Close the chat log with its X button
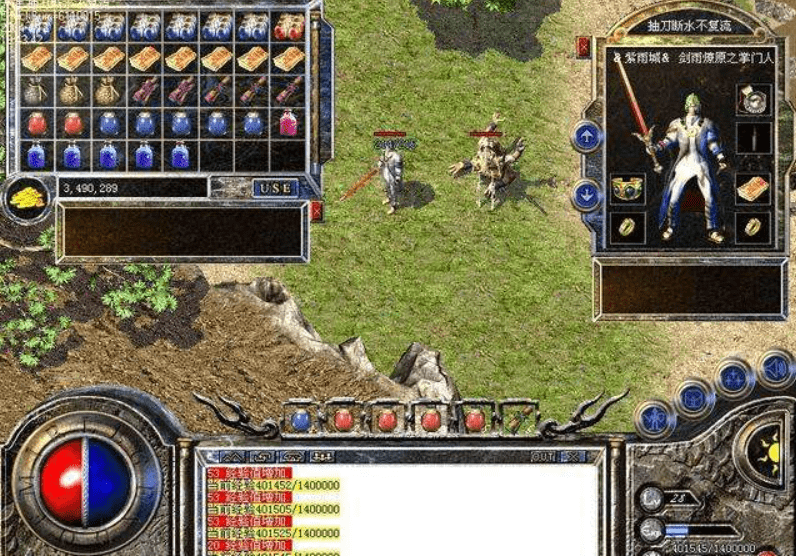This screenshot has height=557, width=796. tap(573, 456)
